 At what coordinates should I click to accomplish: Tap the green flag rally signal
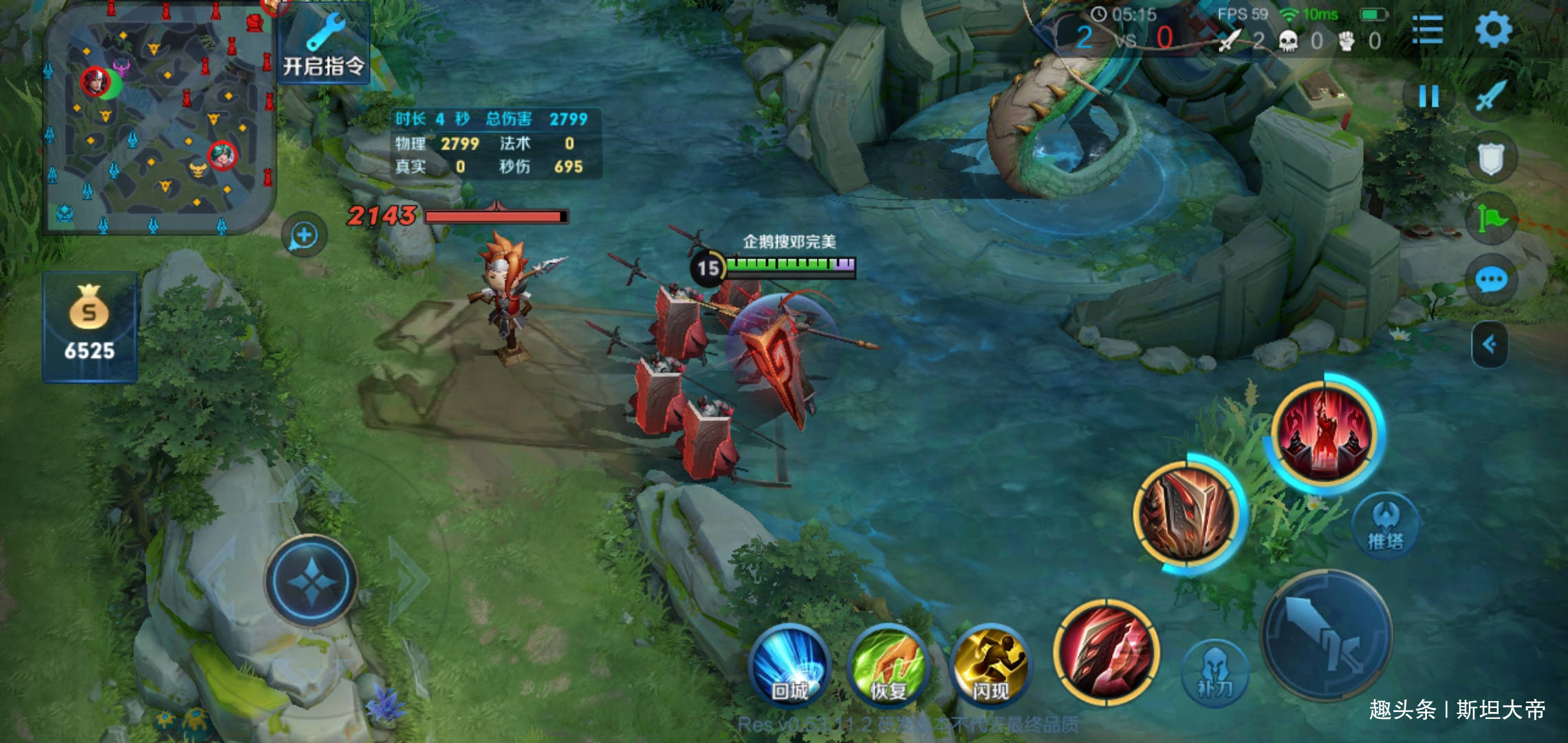pos(1490,219)
